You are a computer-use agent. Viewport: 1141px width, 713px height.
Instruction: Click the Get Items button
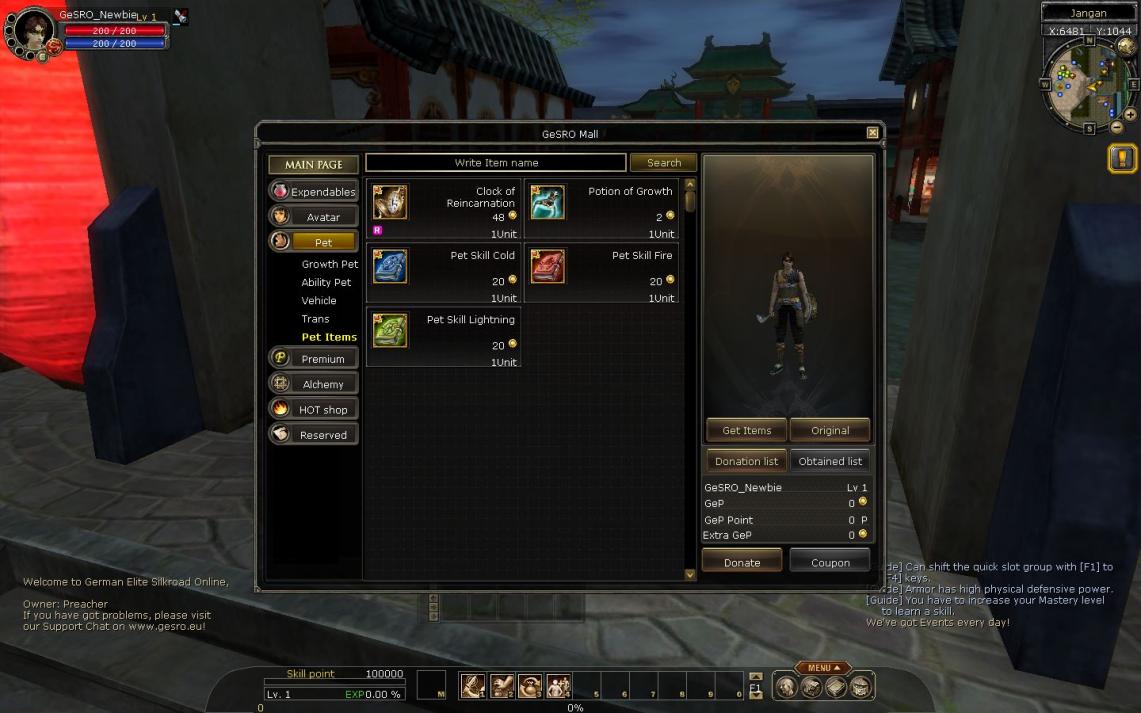click(746, 430)
